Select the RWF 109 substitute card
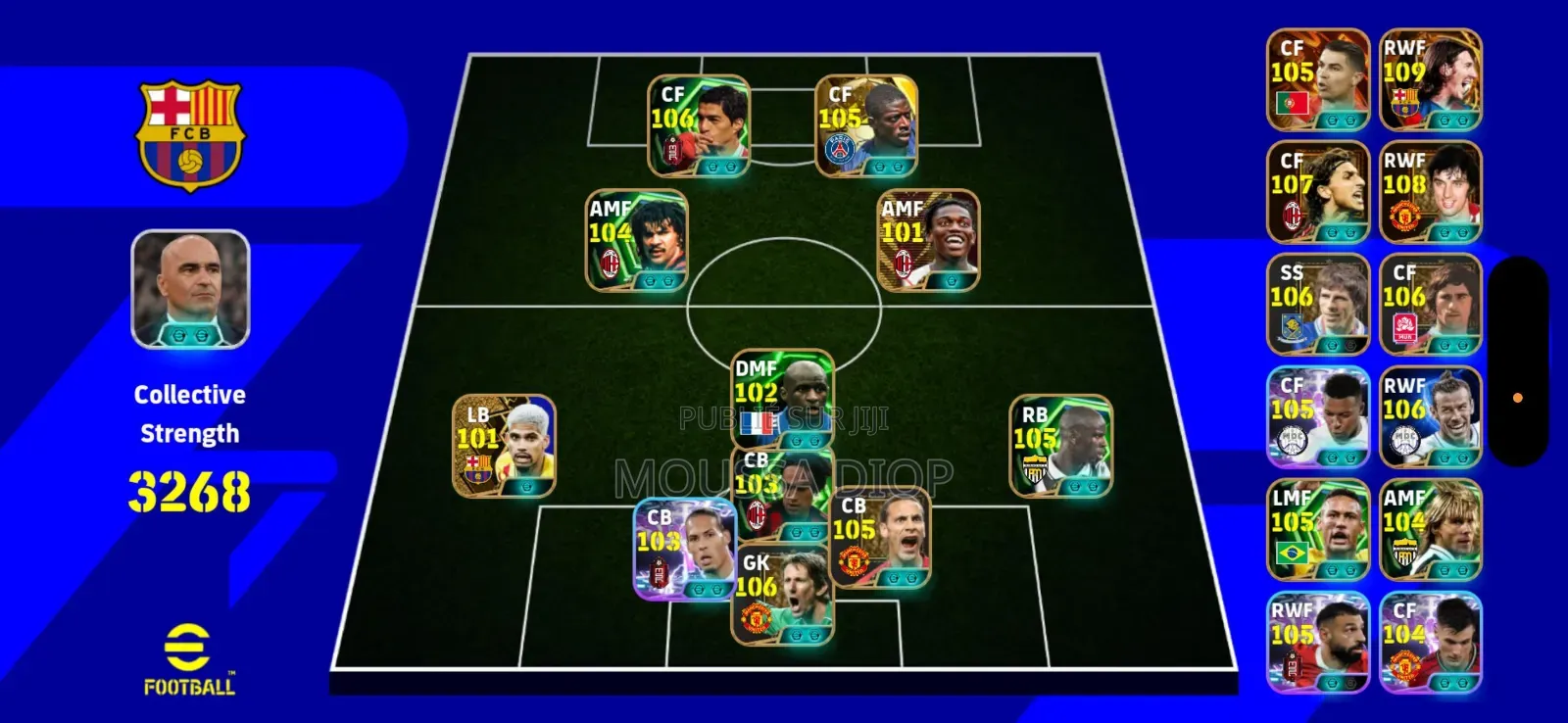Image resolution: width=1568 pixels, height=723 pixels. (x=1430, y=80)
